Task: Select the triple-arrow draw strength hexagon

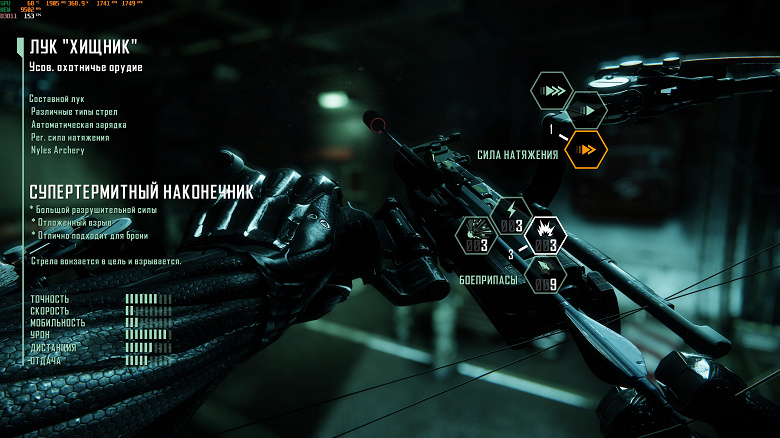Action: coord(551,91)
